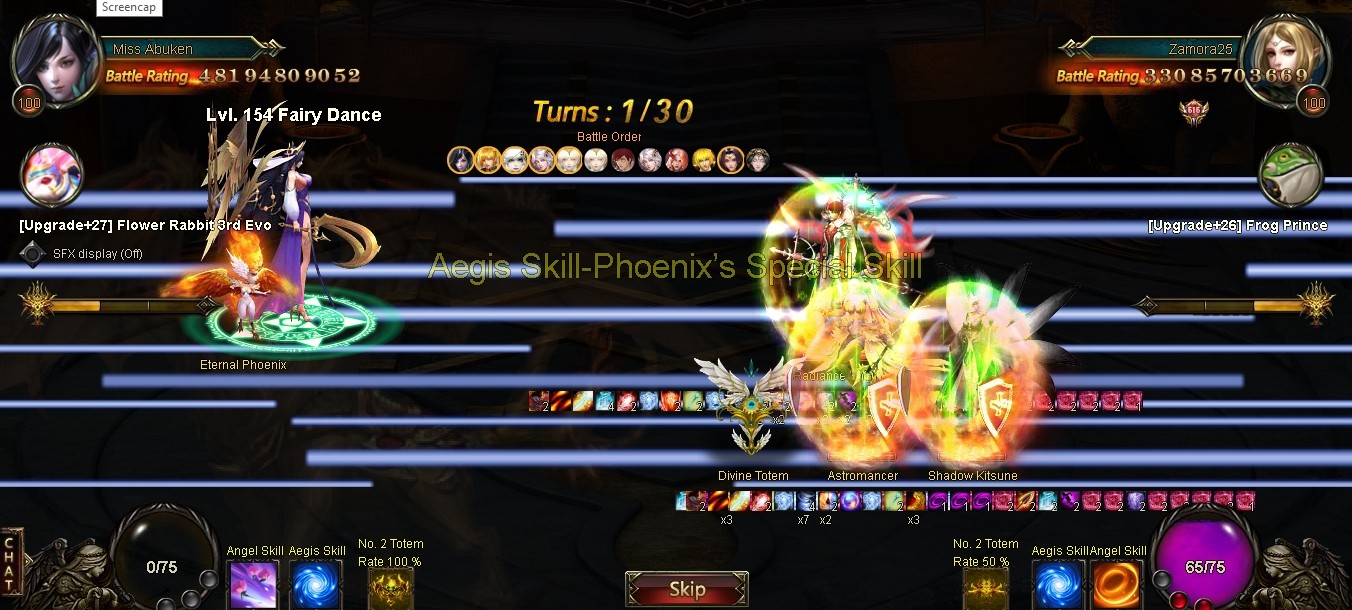This screenshot has height=610, width=1352.
Task: Activate the purple Angel Skill icon
Action: (253, 584)
